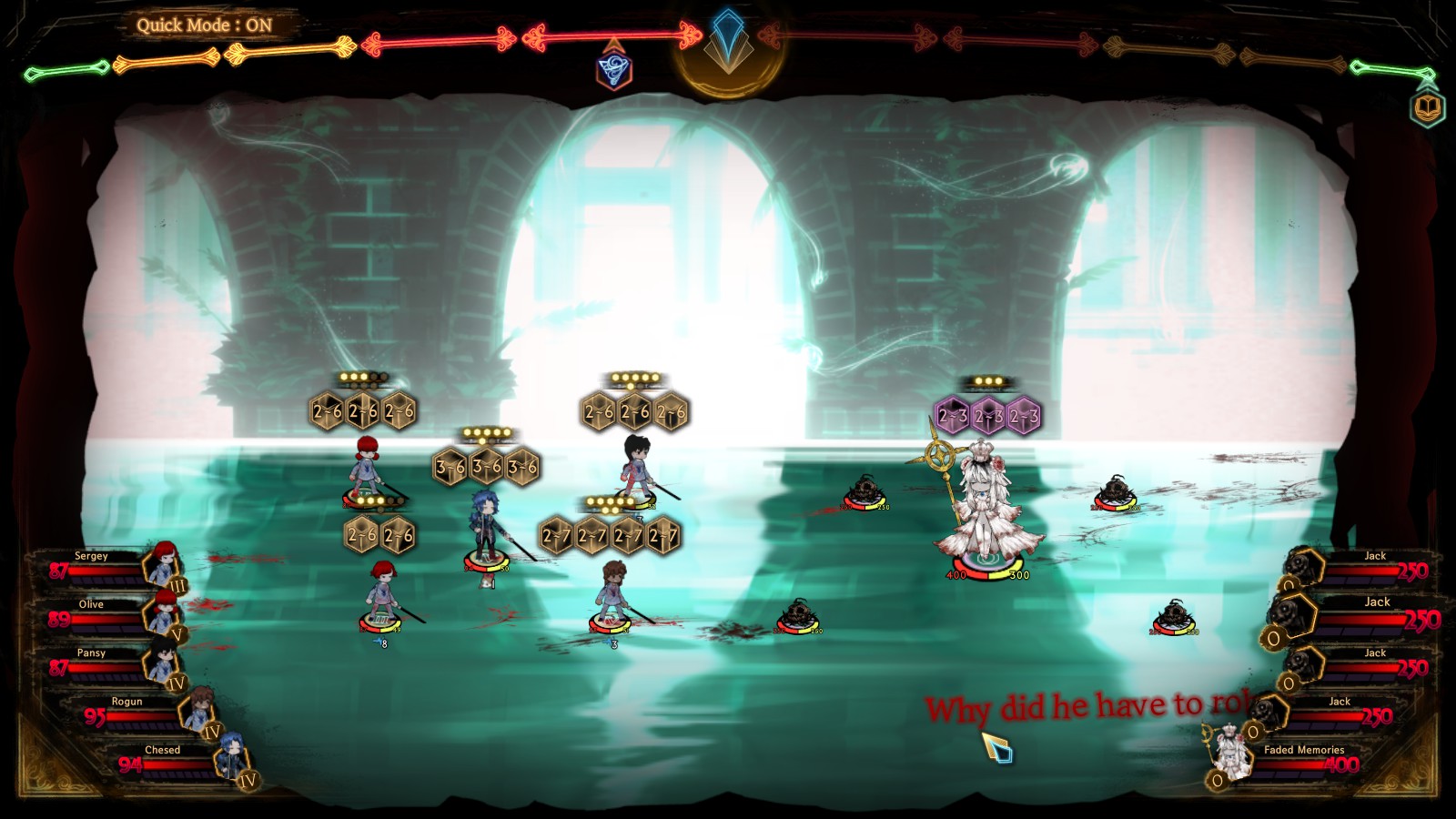Open the blue hexagon floor ability icon

coord(614,68)
